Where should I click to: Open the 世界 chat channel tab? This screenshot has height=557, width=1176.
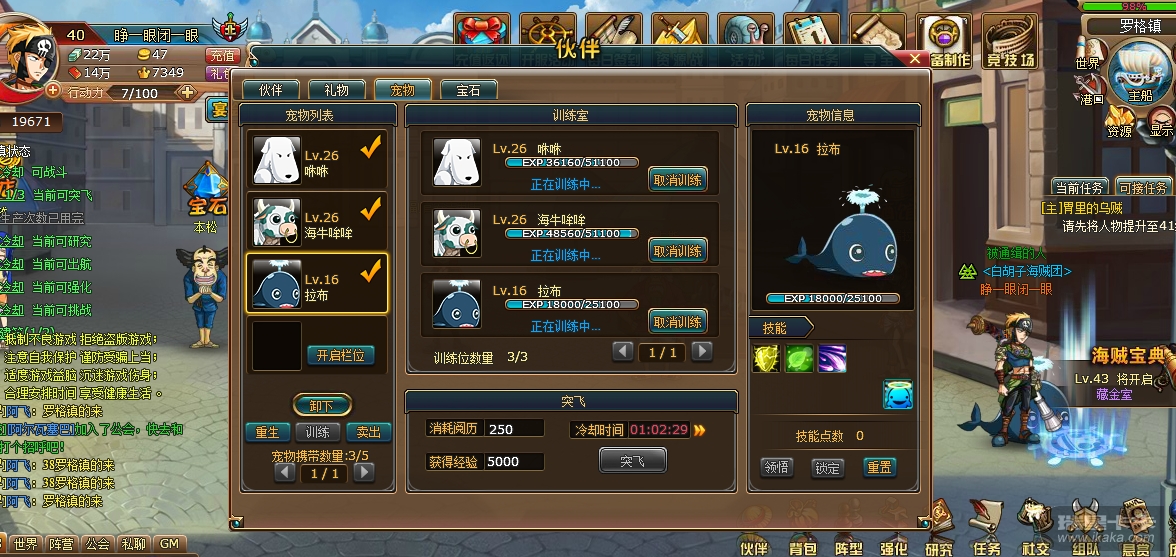25,544
